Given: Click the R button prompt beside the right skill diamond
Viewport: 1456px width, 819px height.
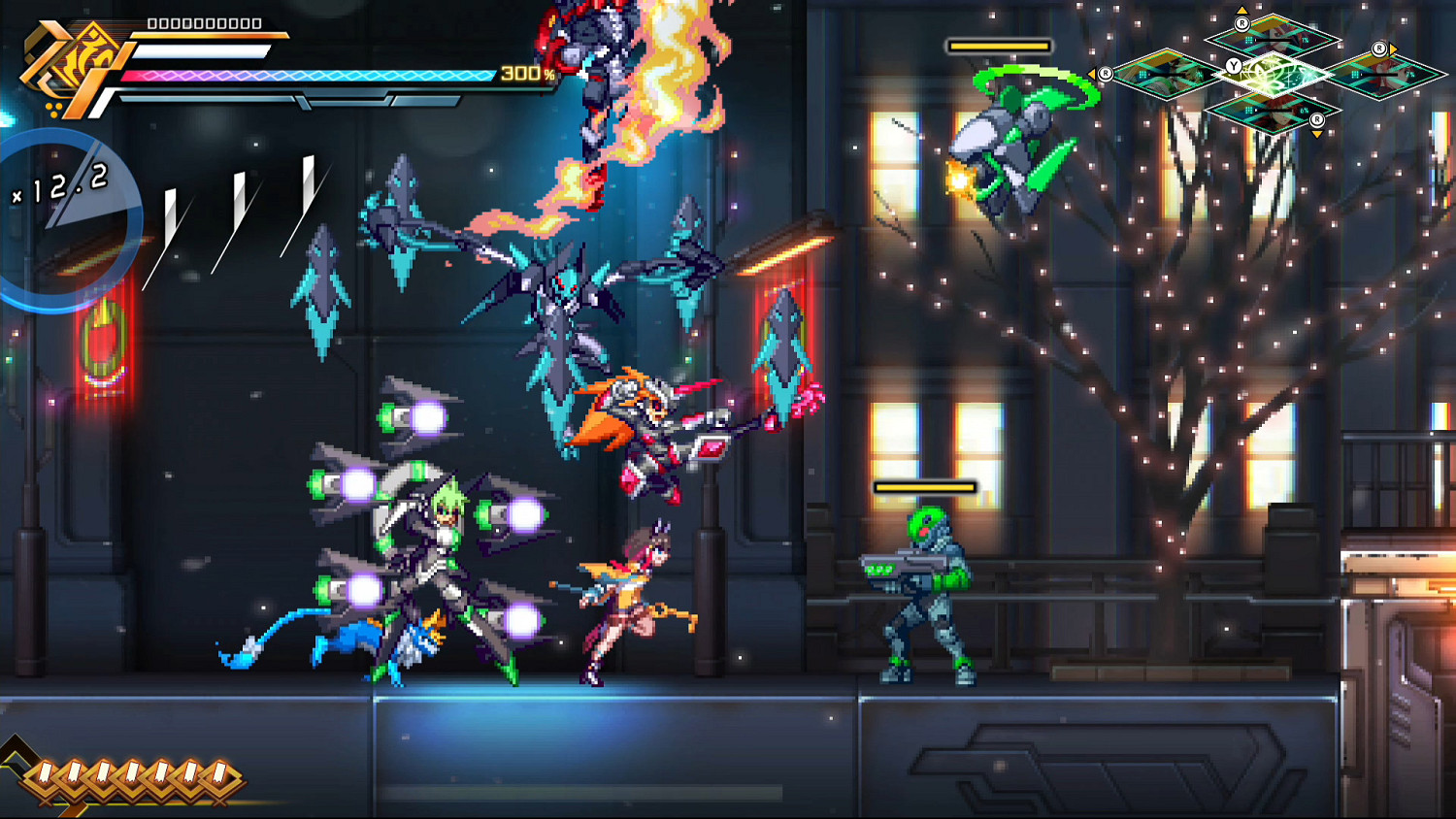Looking at the screenshot, I should pos(1379,48).
